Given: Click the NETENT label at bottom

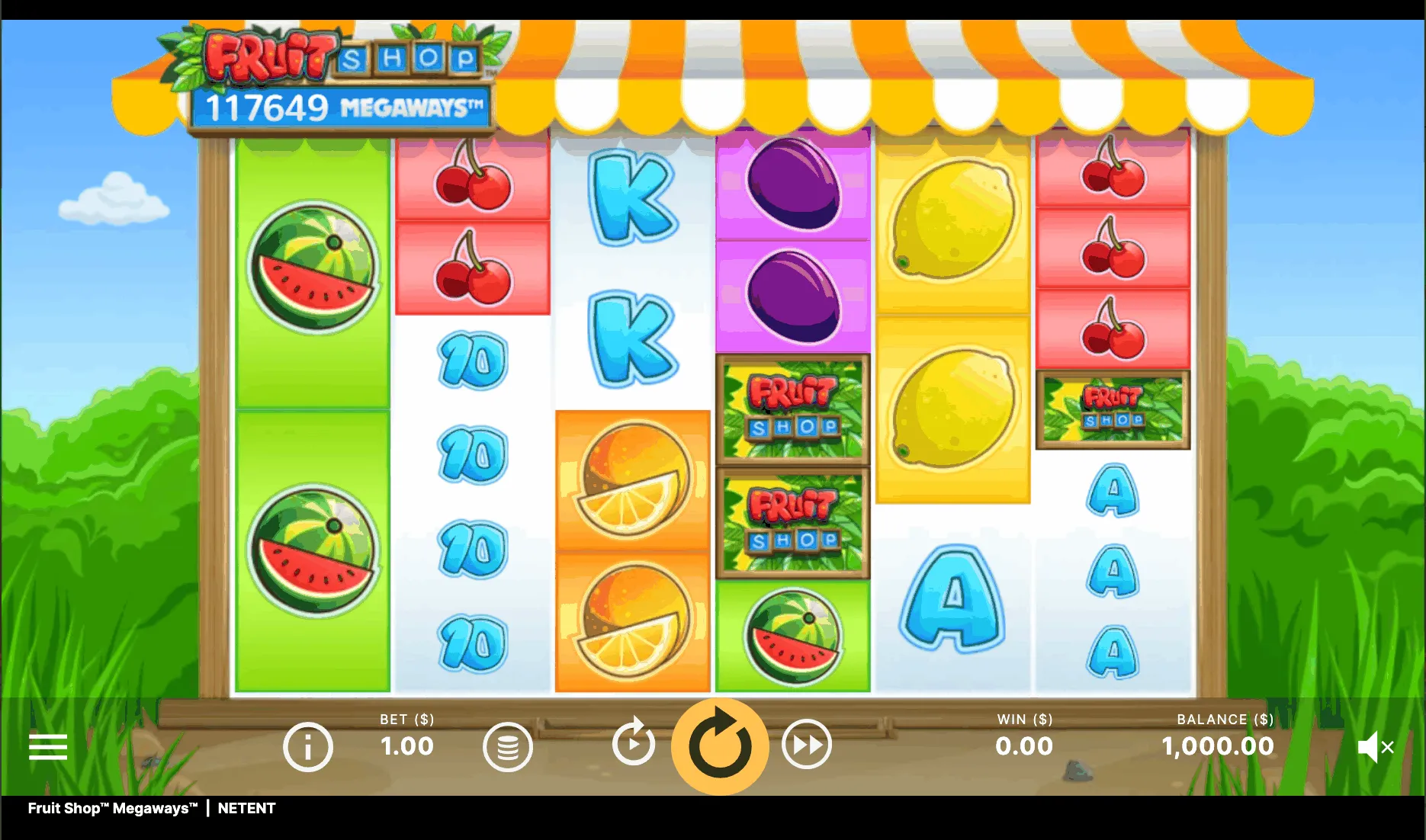Looking at the screenshot, I should pos(246,809).
